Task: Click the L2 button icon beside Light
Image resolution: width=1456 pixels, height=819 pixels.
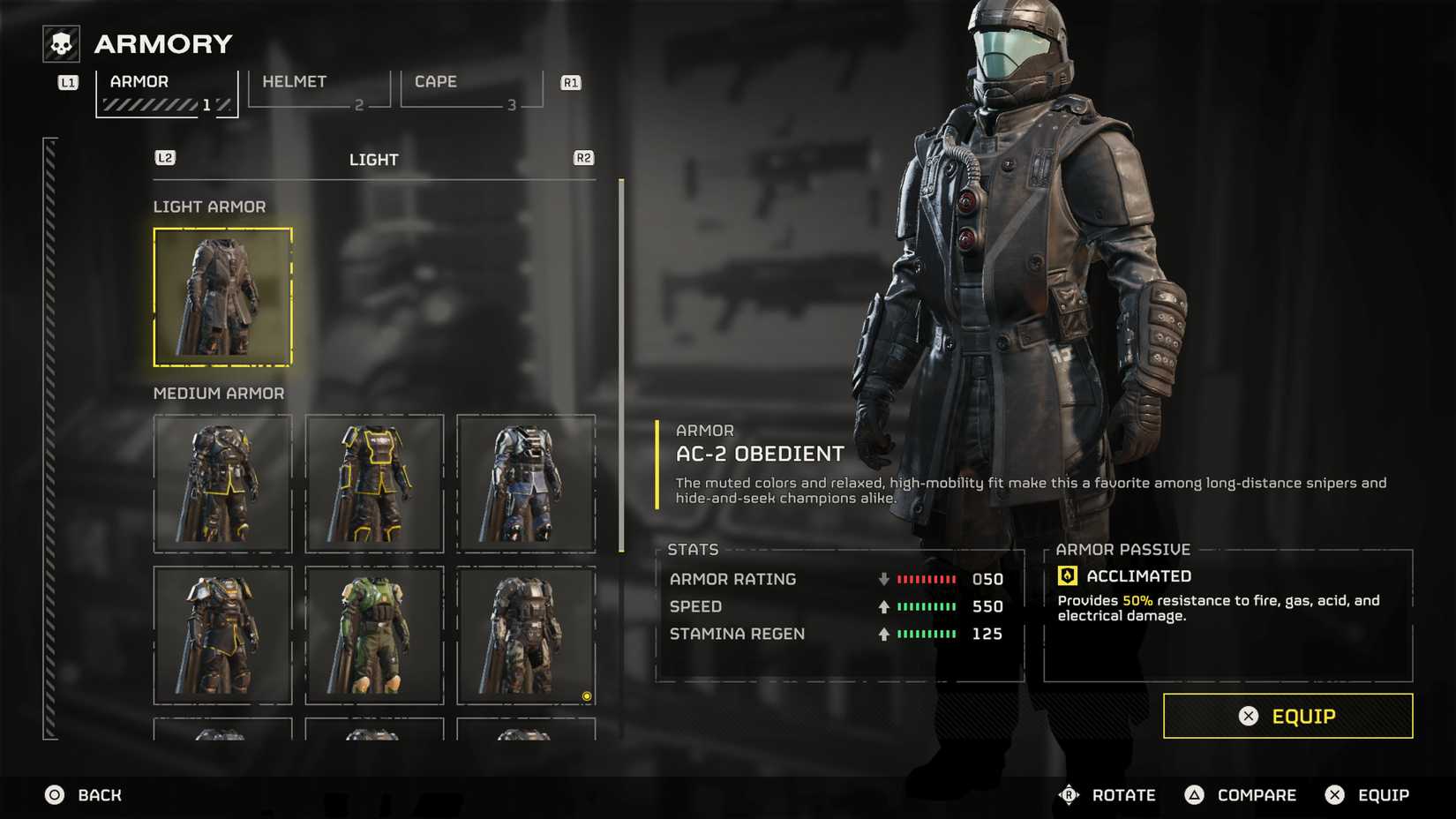Action: [164, 156]
